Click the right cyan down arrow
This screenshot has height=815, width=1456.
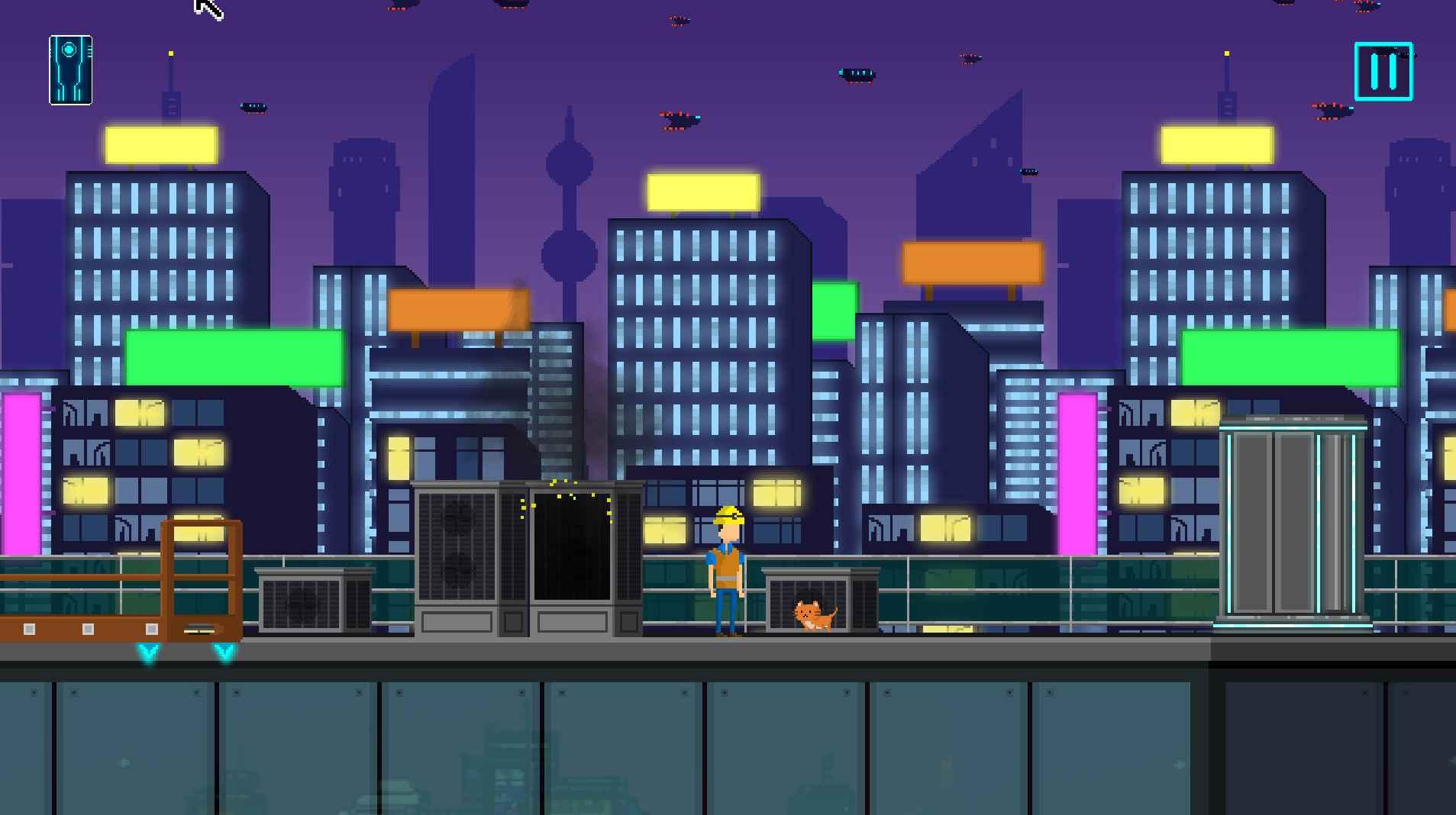tap(222, 652)
